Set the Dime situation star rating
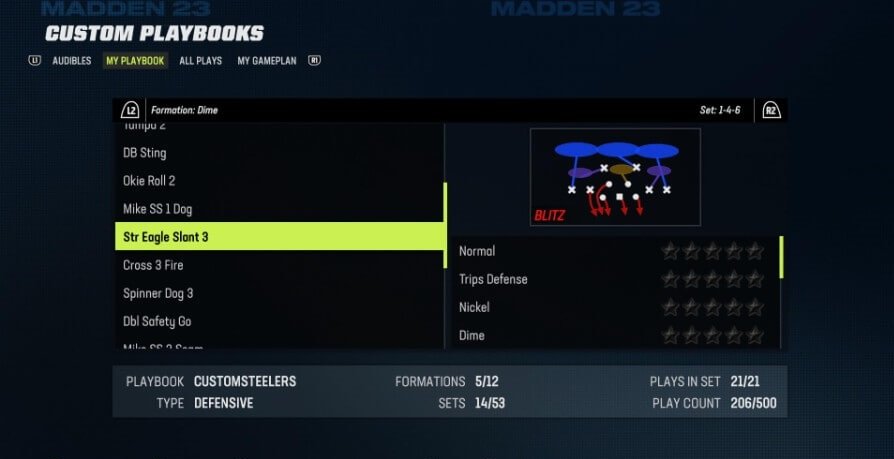 [x=712, y=335]
